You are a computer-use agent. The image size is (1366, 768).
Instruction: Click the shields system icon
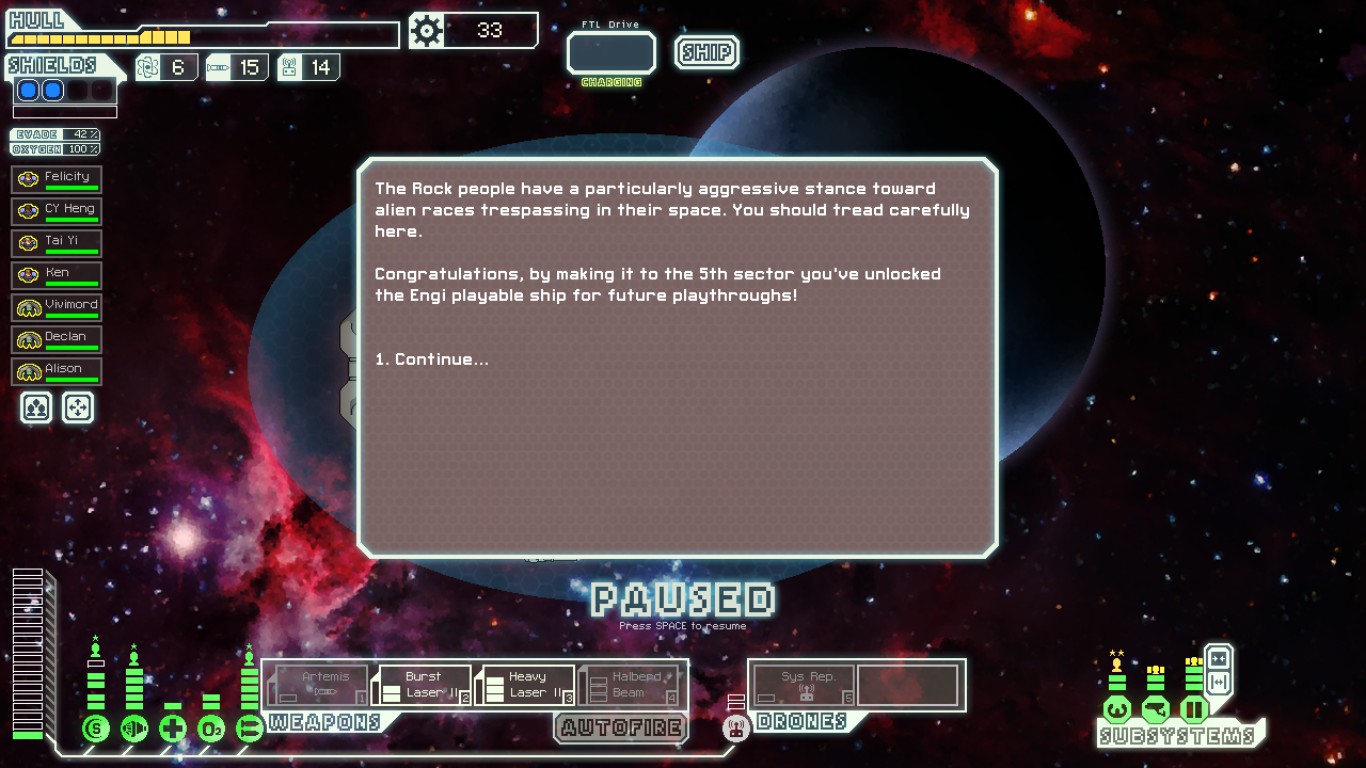click(x=96, y=728)
